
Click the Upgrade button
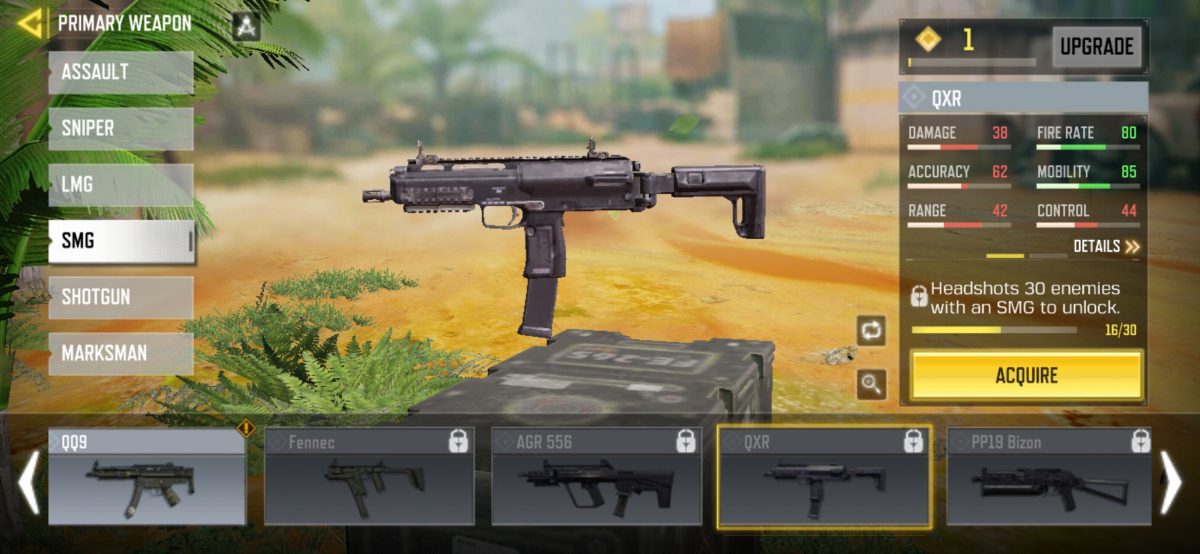click(1096, 46)
